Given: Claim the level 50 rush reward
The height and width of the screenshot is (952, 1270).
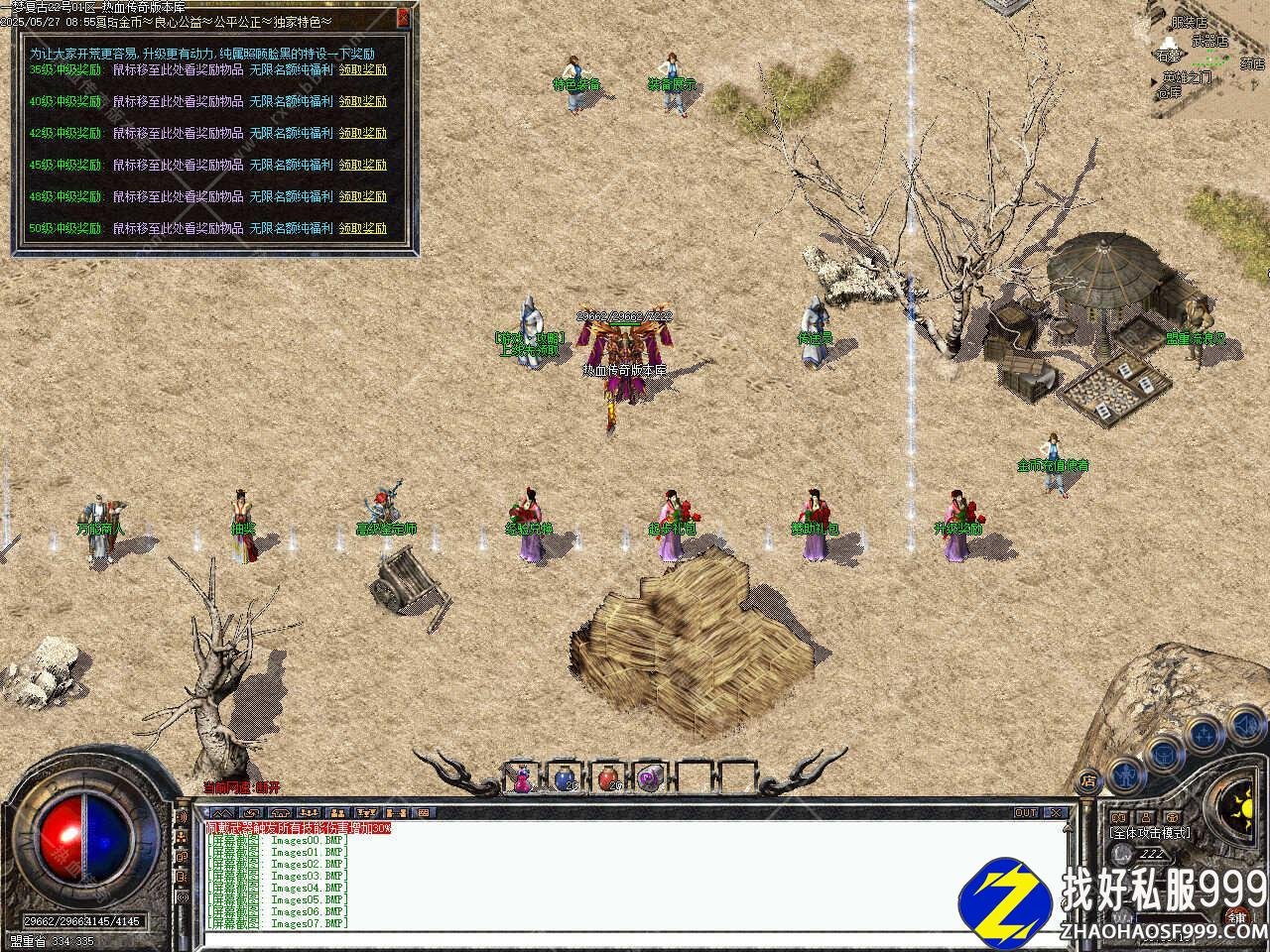Looking at the screenshot, I should (x=362, y=228).
